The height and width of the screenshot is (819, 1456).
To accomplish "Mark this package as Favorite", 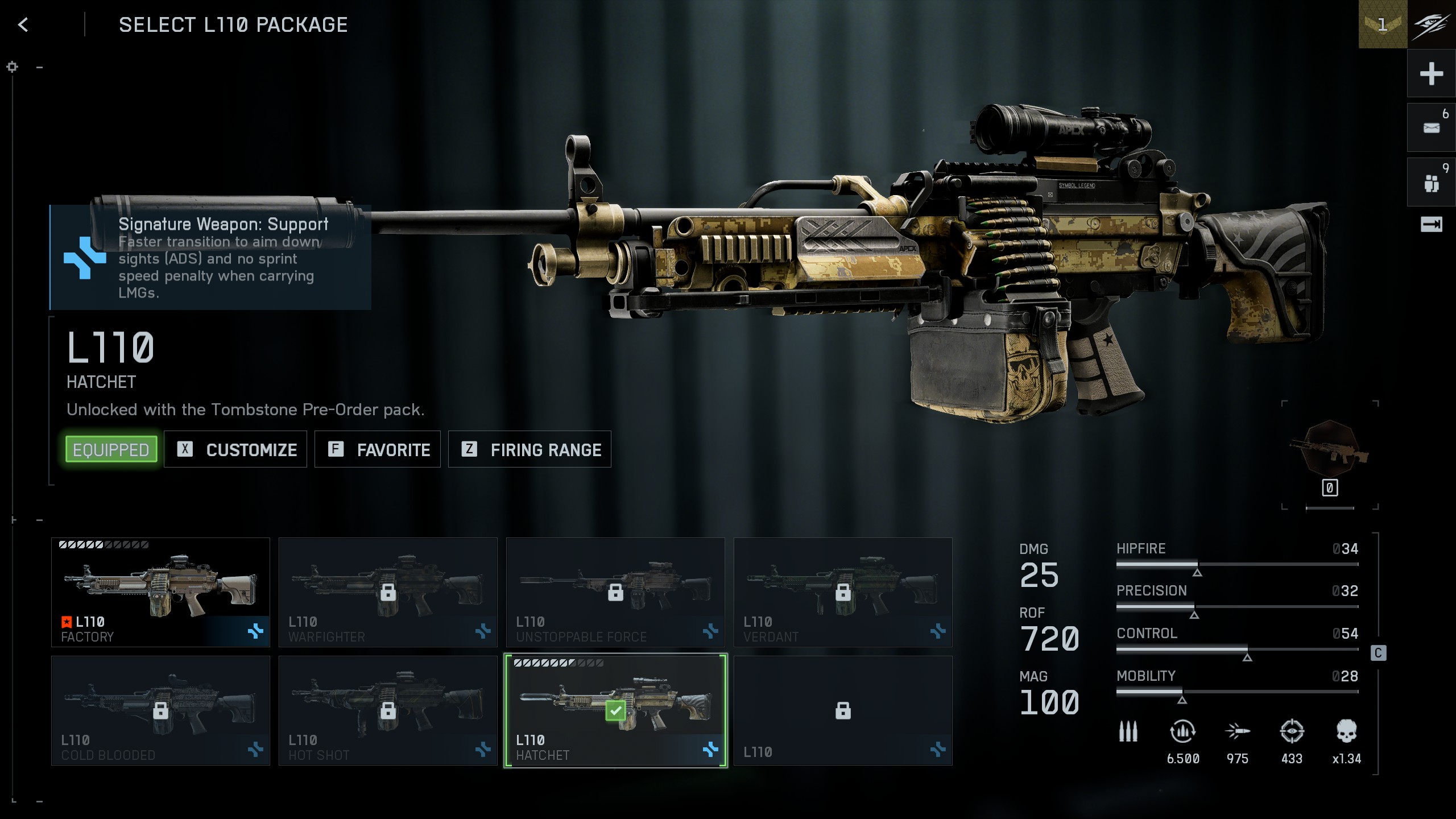I will coord(378,449).
